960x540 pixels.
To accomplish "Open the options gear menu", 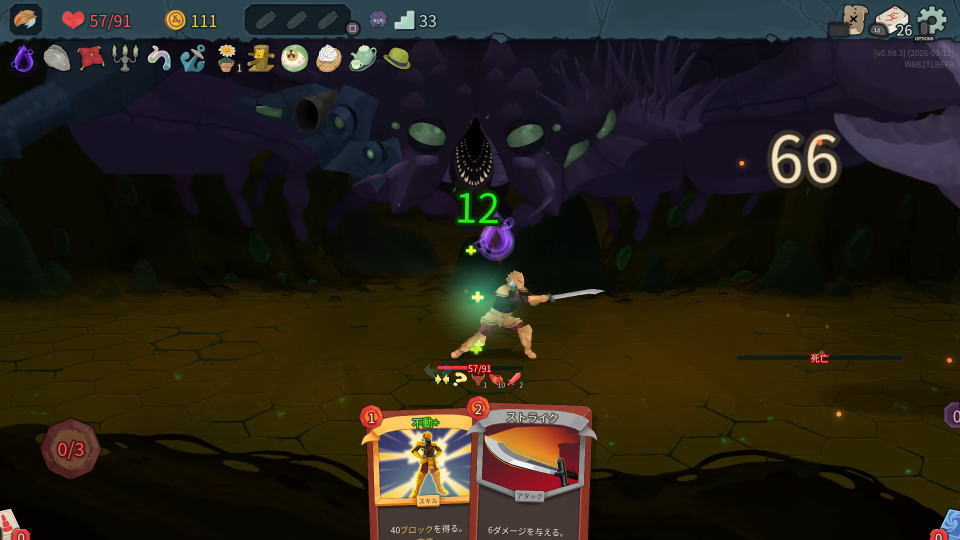I will [x=932, y=20].
